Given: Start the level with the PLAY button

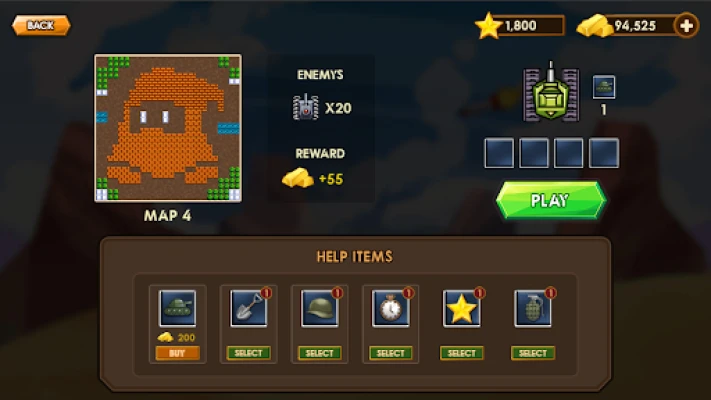Looking at the screenshot, I should (x=550, y=200).
